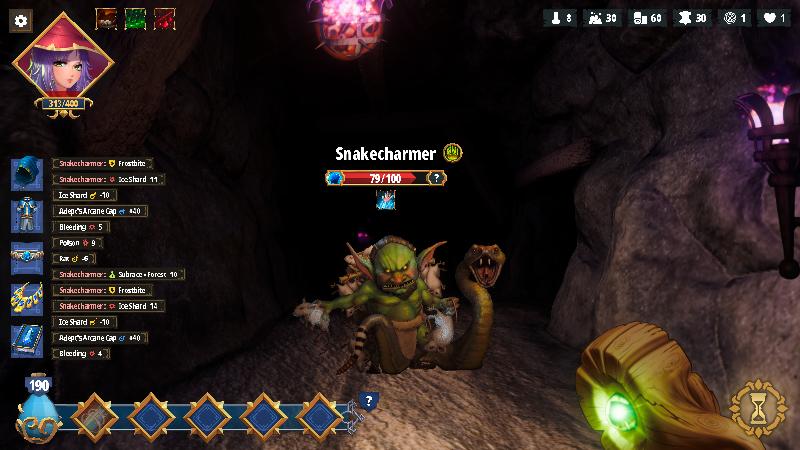Inspect the green buff icon beside portrait

[135, 19]
